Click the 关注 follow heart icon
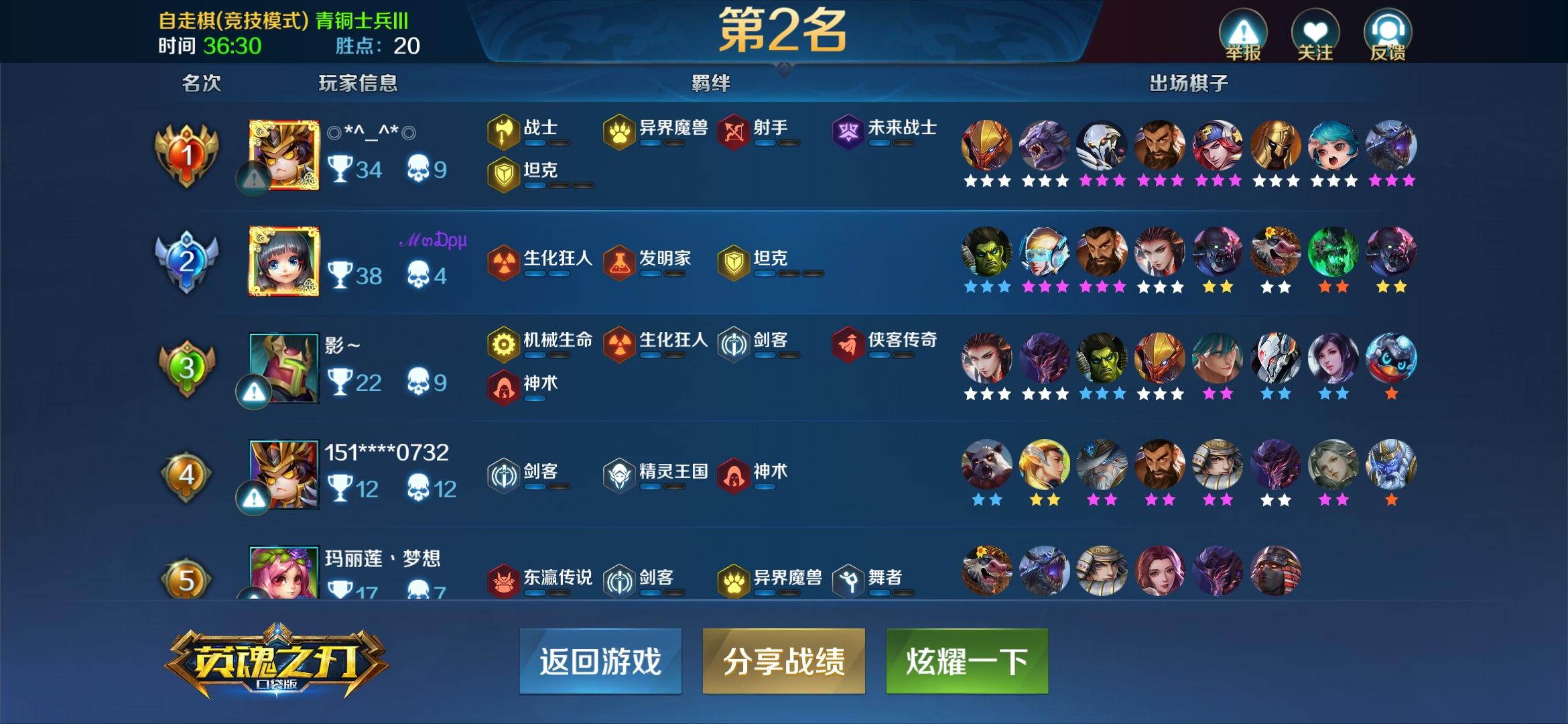Image resolution: width=1568 pixels, height=724 pixels. coord(1317,29)
